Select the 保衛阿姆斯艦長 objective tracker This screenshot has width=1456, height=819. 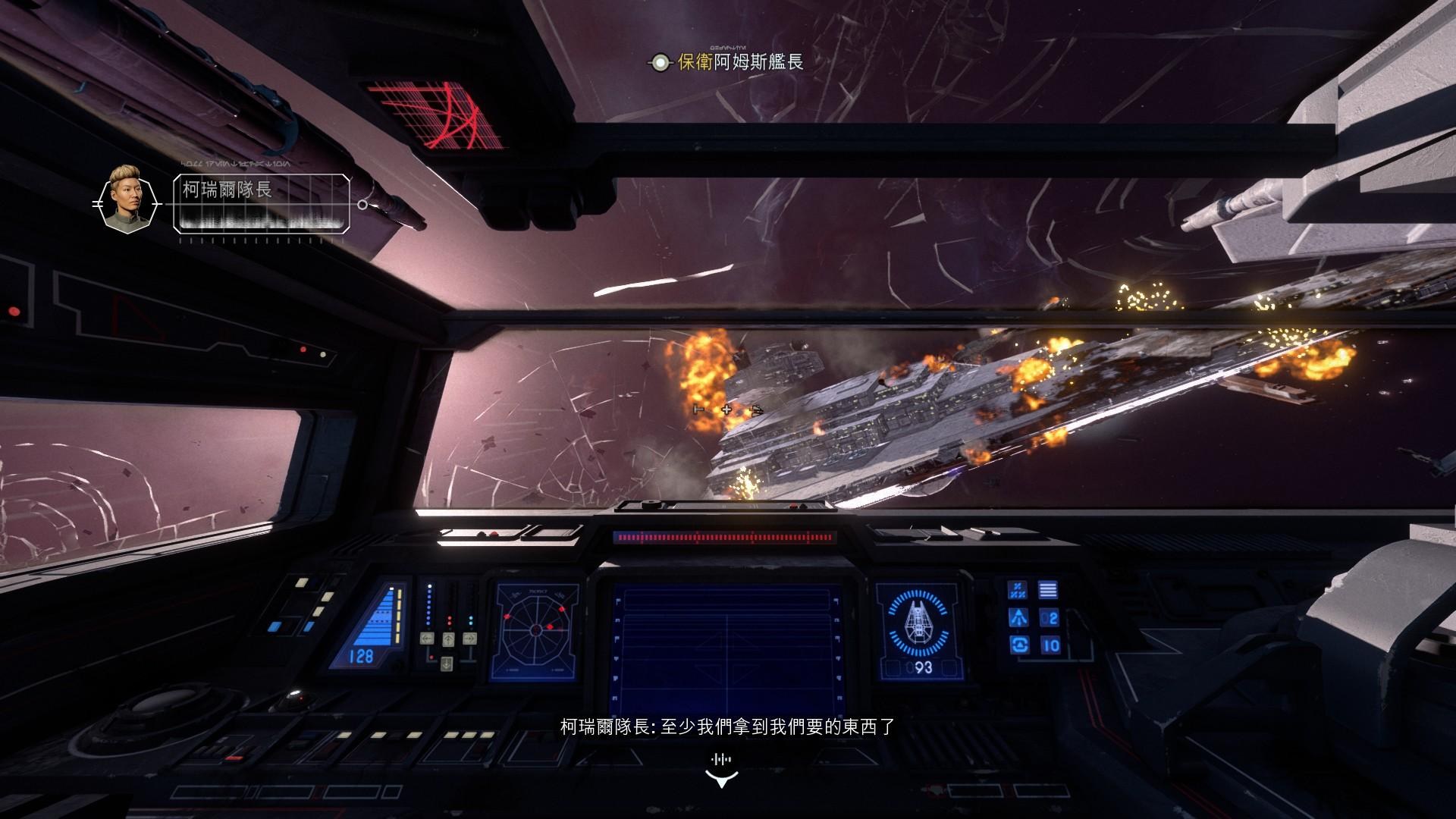point(726,62)
